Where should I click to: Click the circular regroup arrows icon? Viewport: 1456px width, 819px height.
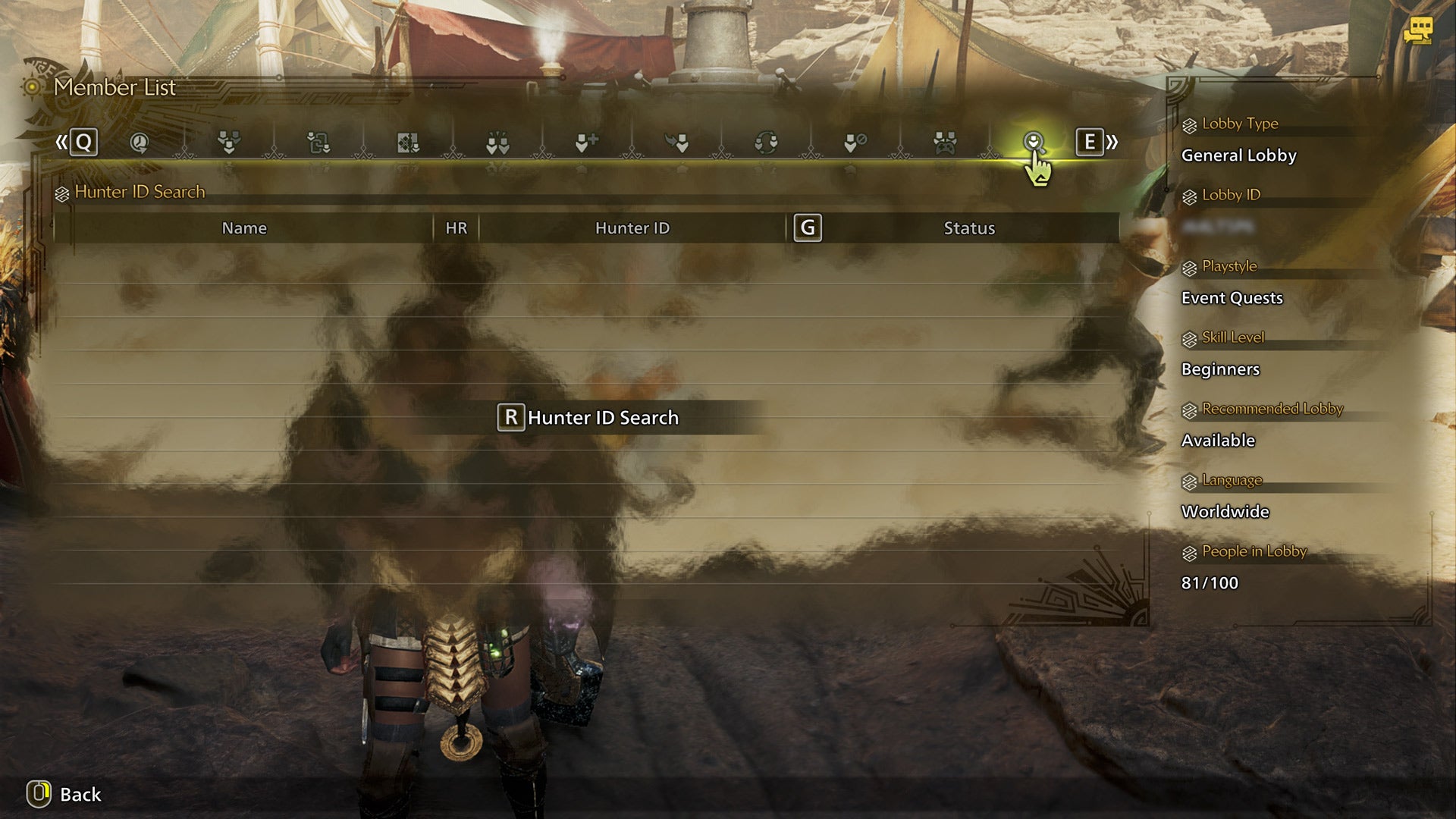(765, 143)
